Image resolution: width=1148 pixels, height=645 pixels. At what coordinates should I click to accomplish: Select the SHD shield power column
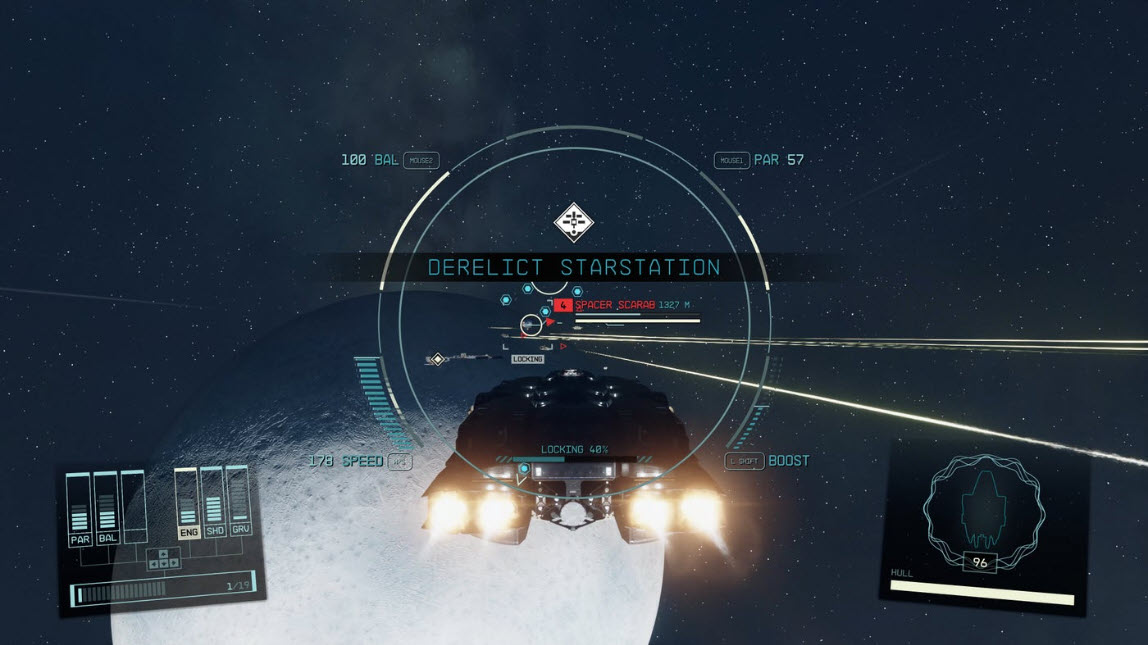(x=212, y=503)
